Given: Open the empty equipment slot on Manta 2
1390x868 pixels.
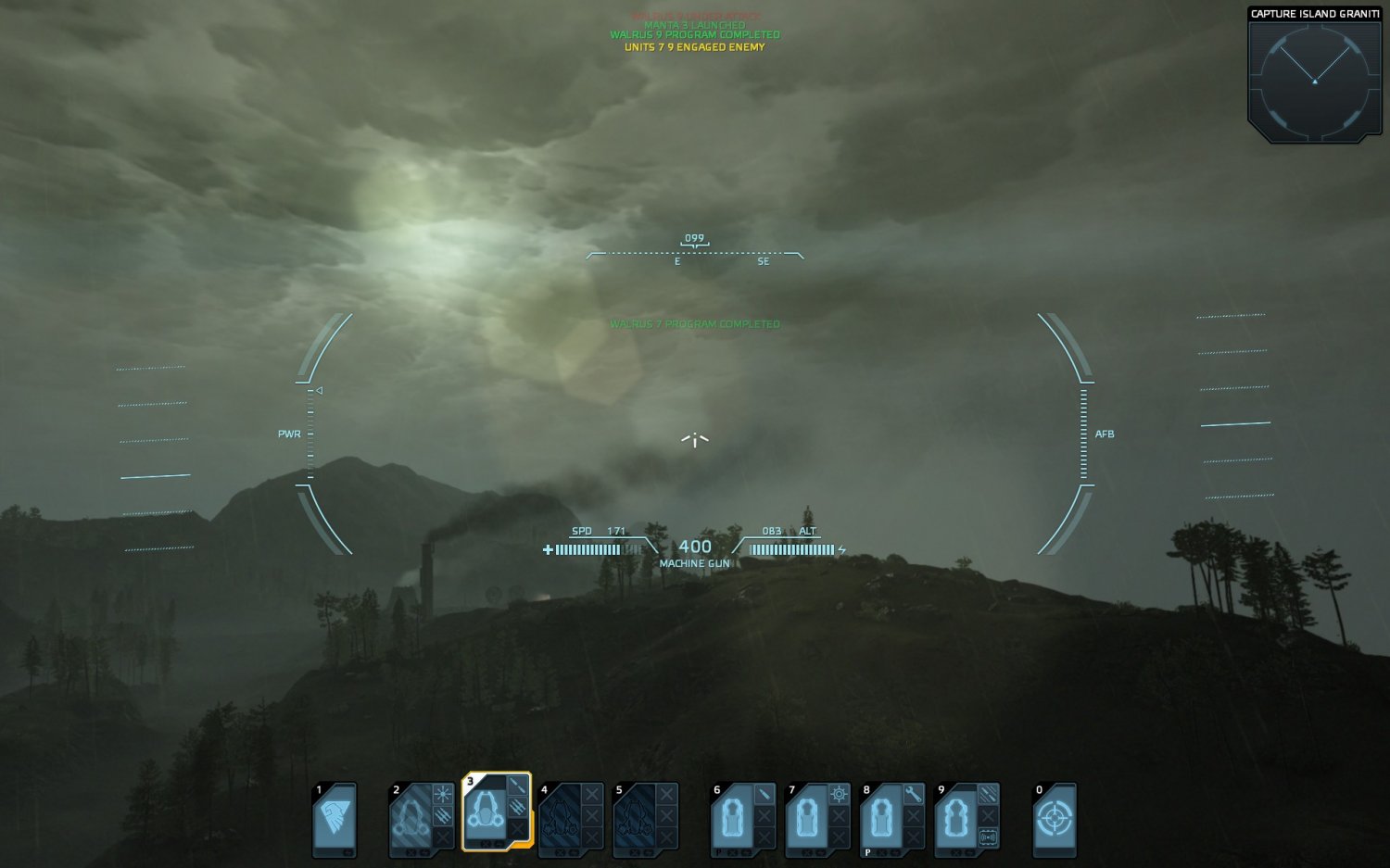Looking at the screenshot, I should [442, 837].
